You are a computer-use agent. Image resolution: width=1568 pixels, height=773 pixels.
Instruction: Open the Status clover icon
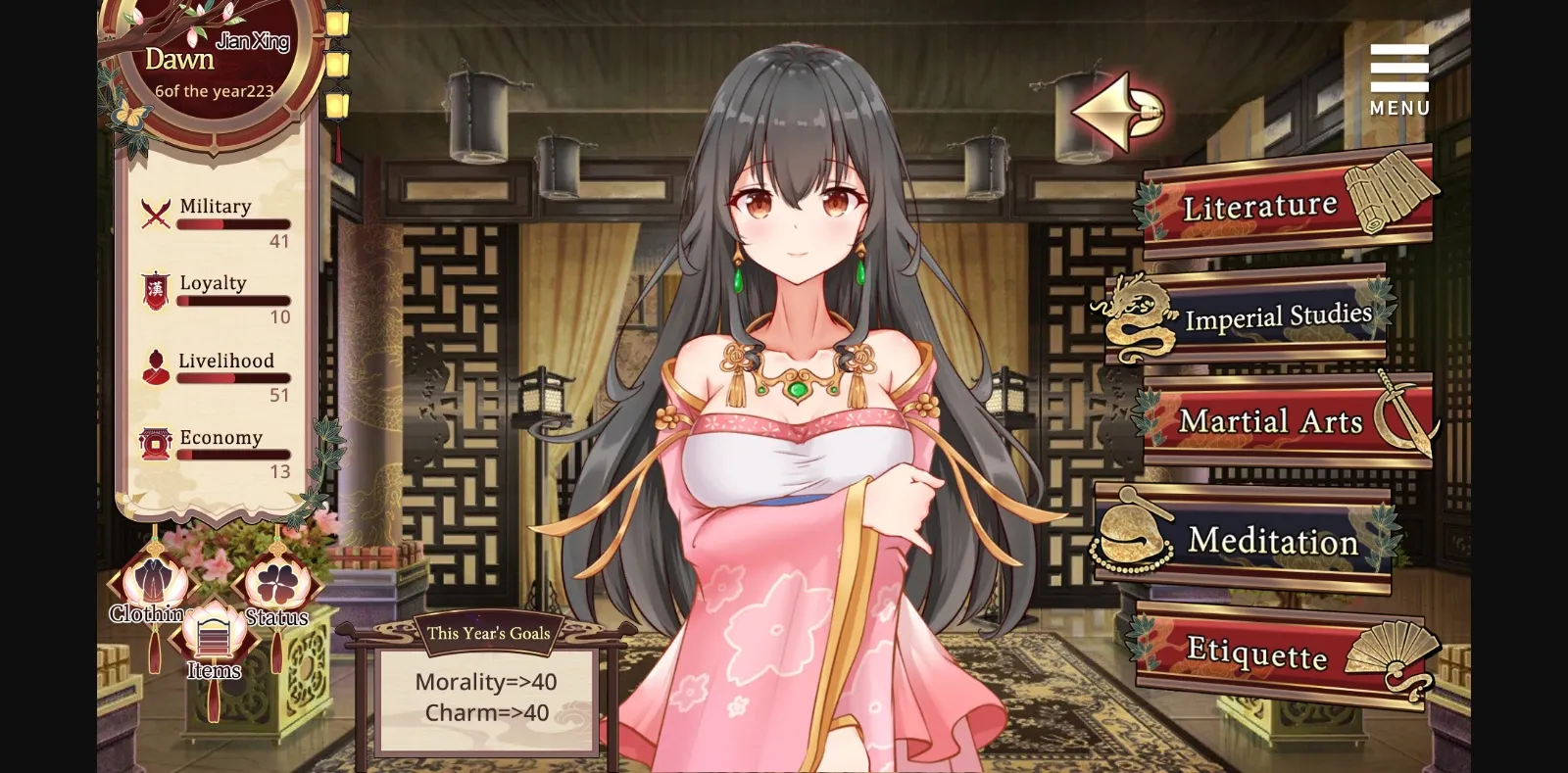[277, 585]
